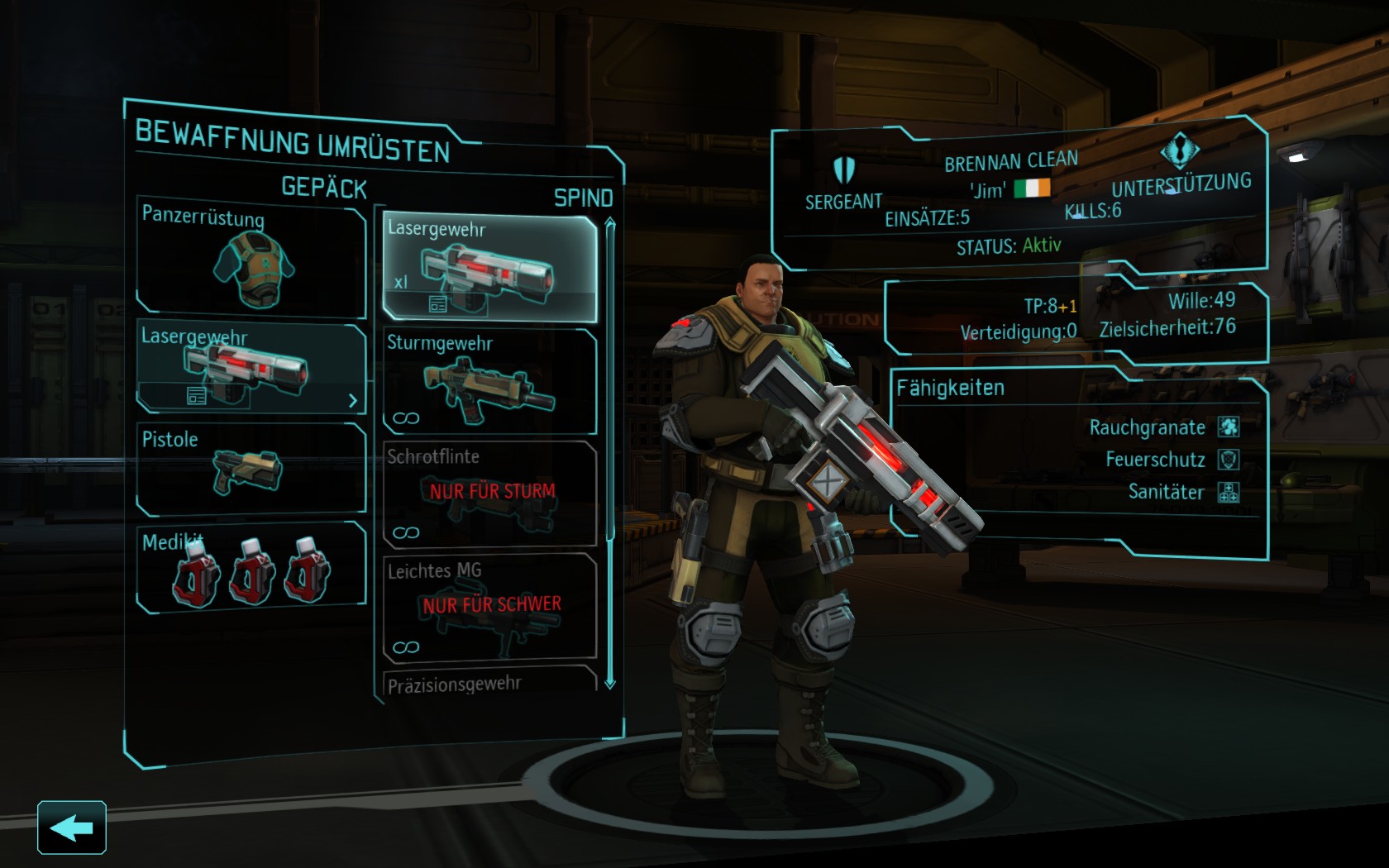The height and width of the screenshot is (868, 1389).
Task: Go back with the arrow button
Action: (72, 827)
